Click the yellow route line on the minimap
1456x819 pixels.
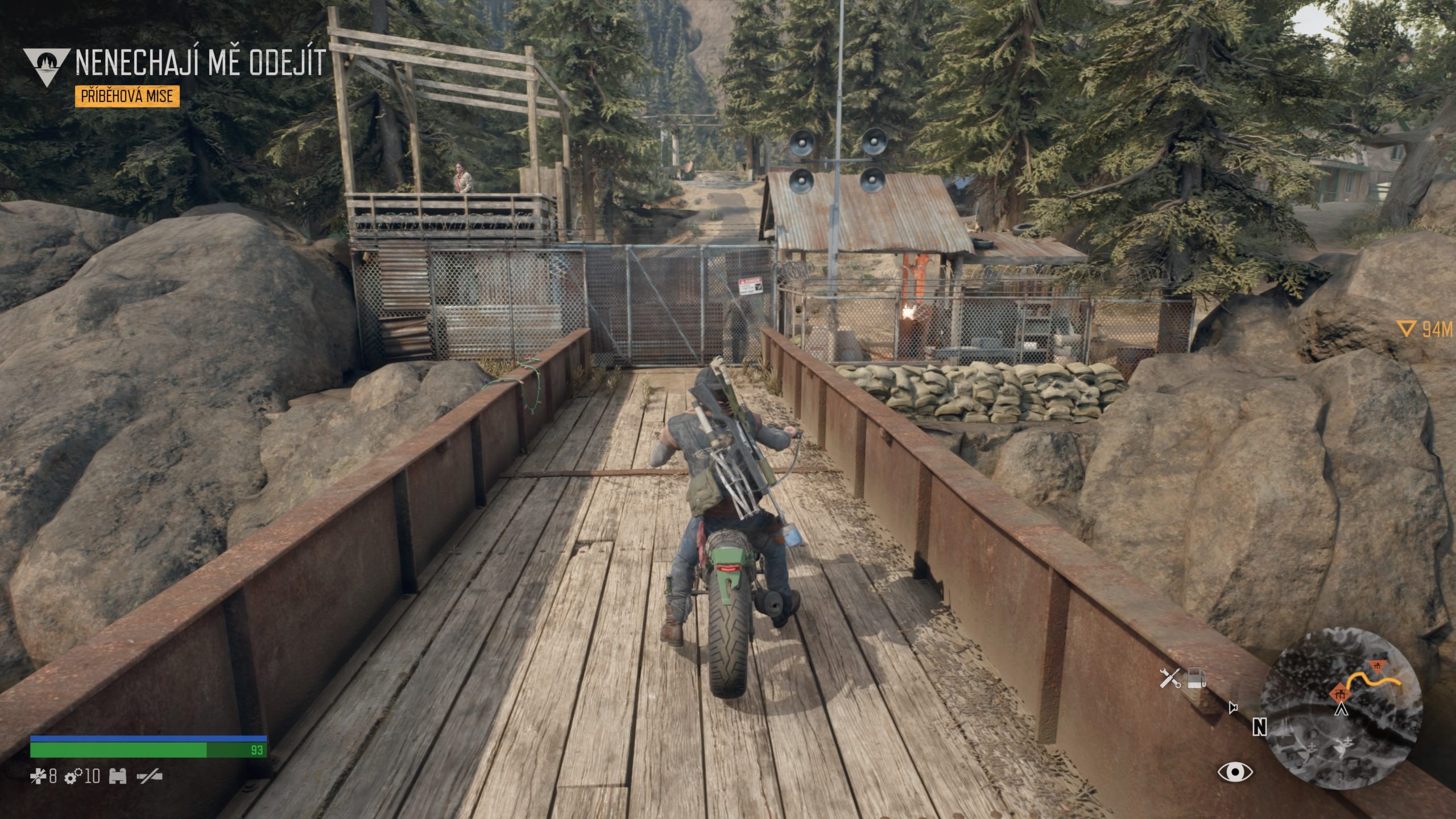1375,680
